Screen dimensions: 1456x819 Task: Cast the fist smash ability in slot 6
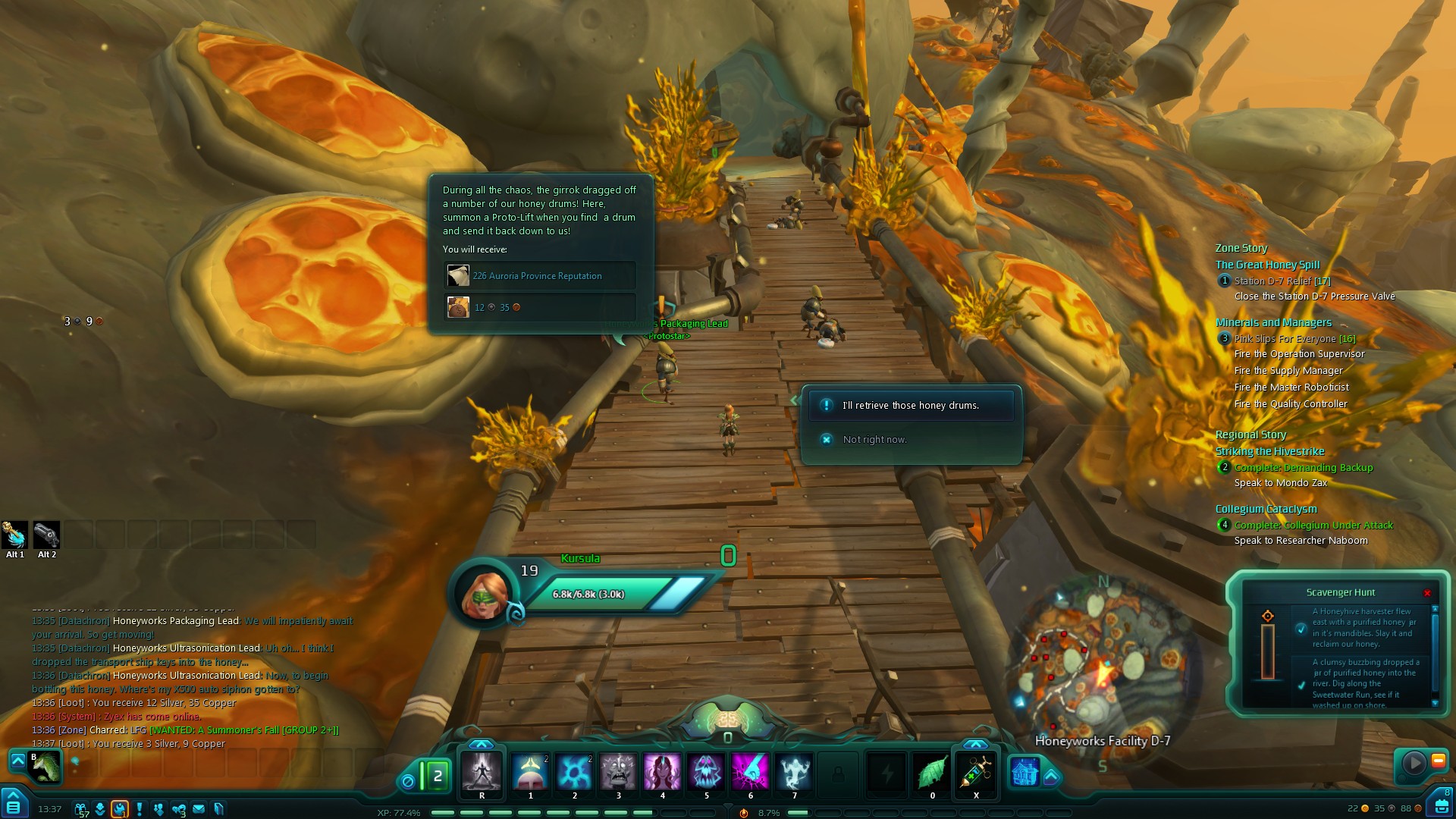[750, 772]
